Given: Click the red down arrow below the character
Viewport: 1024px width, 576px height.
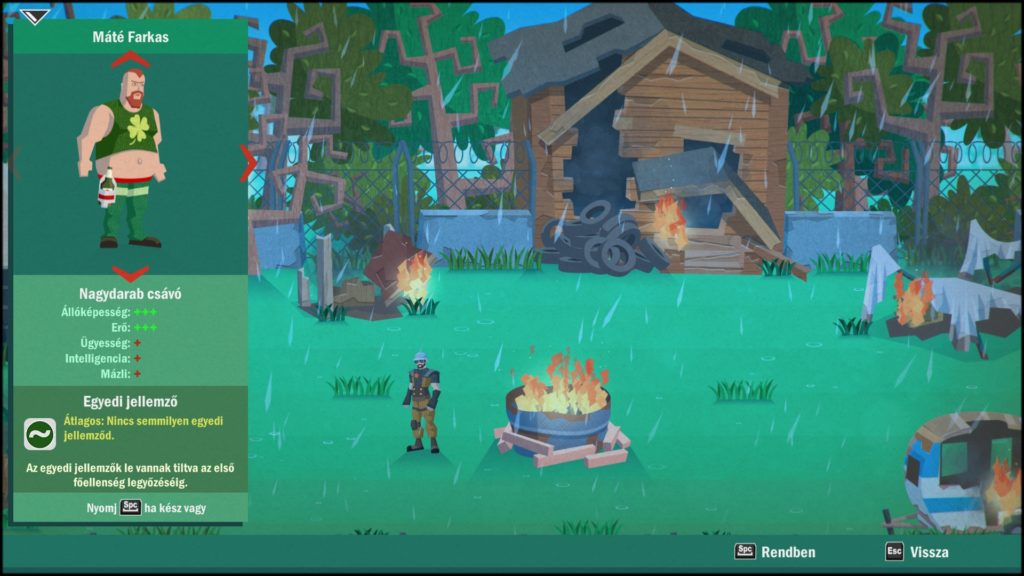Looking at the screenshot, I should click(x=130, y=272).
